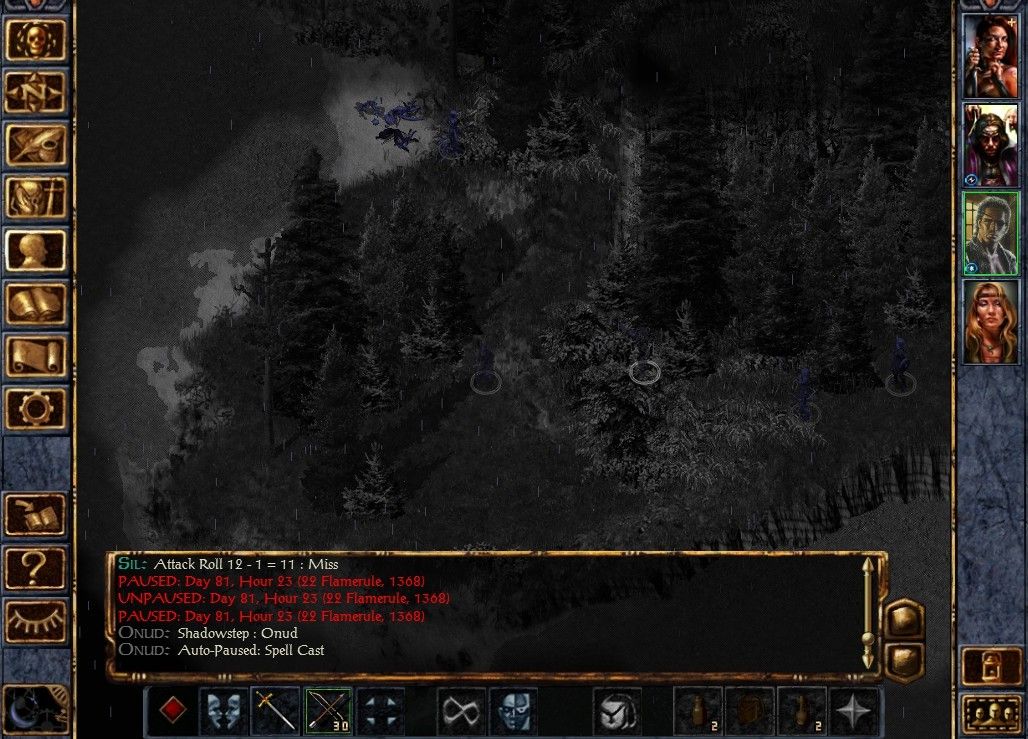This screenshot has height=739, width=1028.
Task: Use the first potion quick item slot
Action: tap(699, 711)
